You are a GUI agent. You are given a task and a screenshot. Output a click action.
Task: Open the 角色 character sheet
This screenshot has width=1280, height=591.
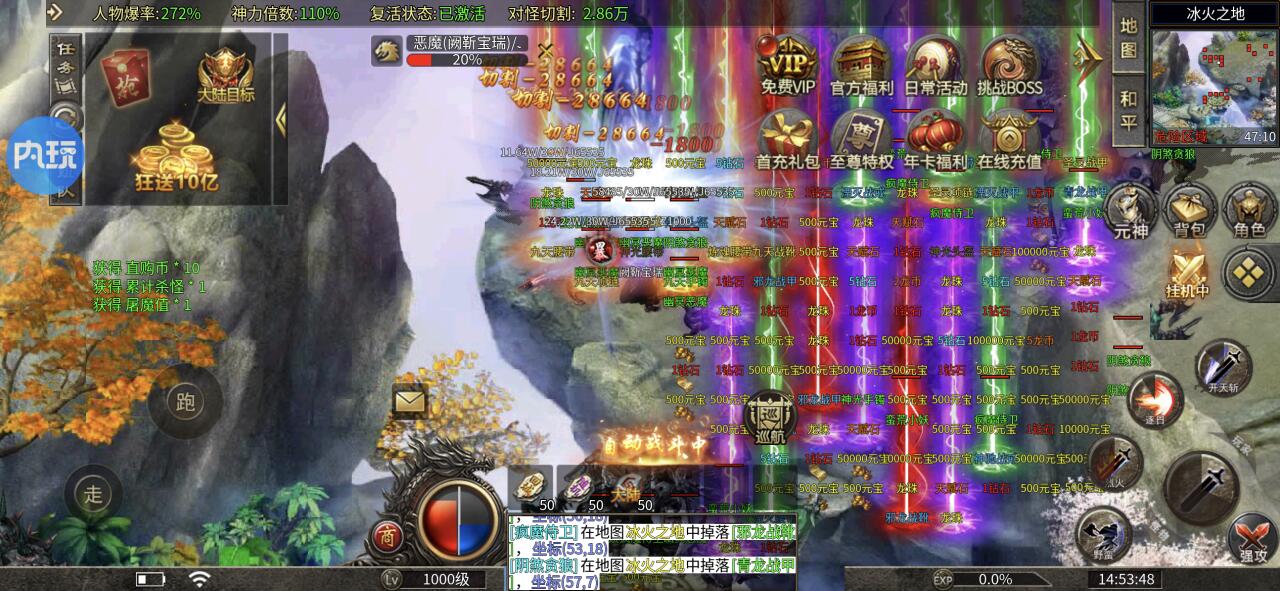coord(1249,211)
